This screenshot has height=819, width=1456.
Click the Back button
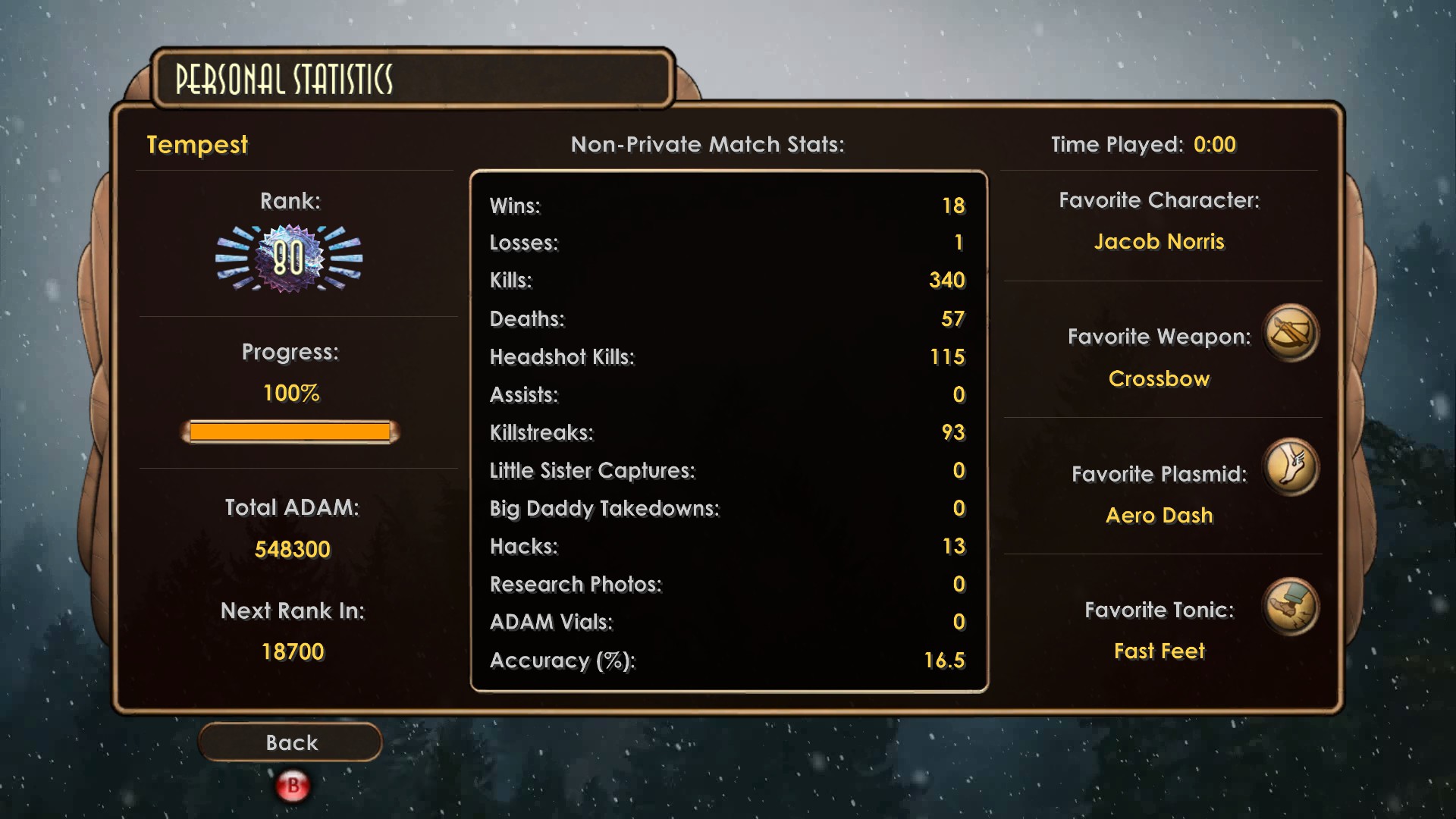pos(290,742)
